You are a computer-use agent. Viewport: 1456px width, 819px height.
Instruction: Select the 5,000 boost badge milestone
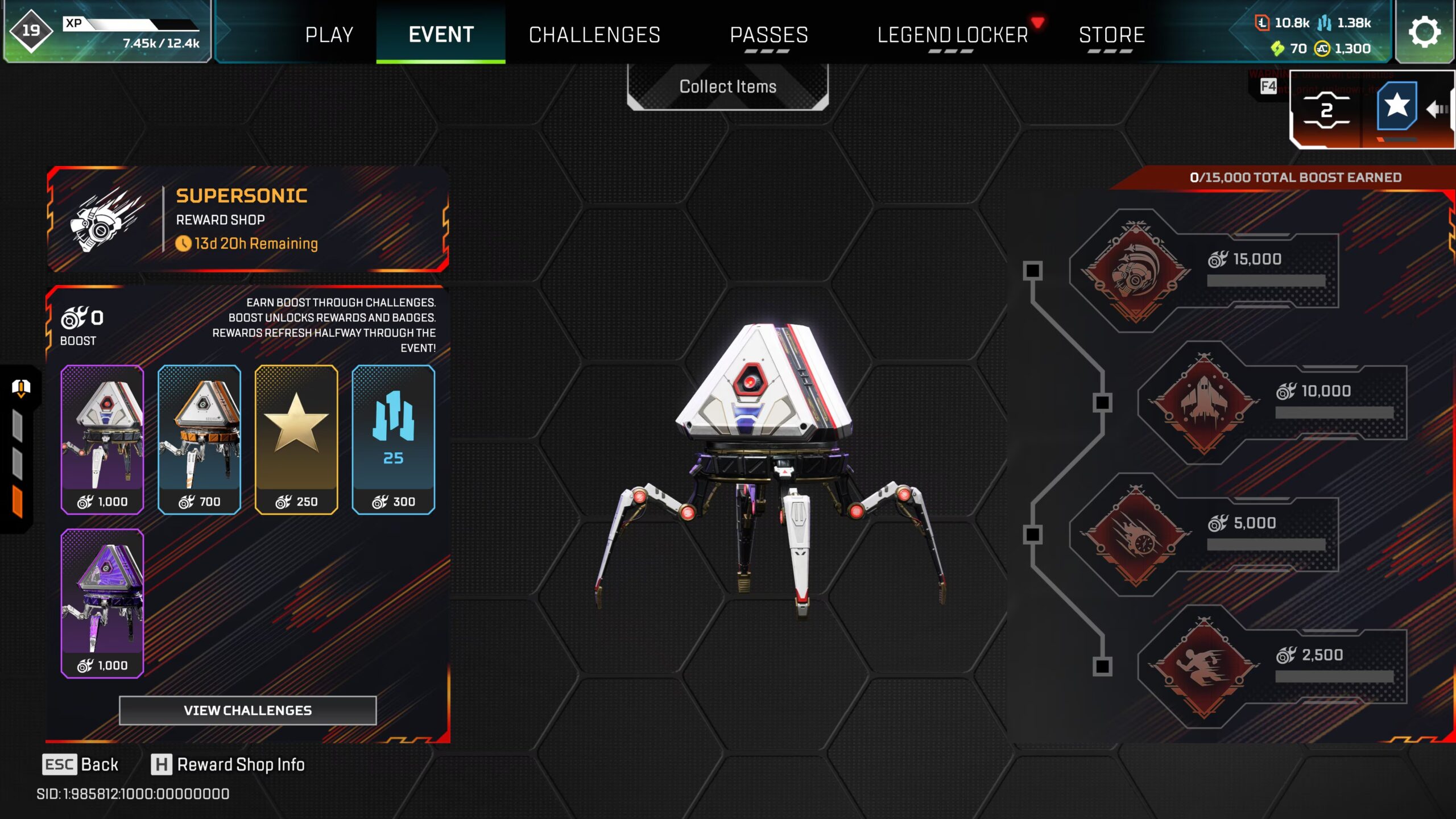coord(1136,535)
